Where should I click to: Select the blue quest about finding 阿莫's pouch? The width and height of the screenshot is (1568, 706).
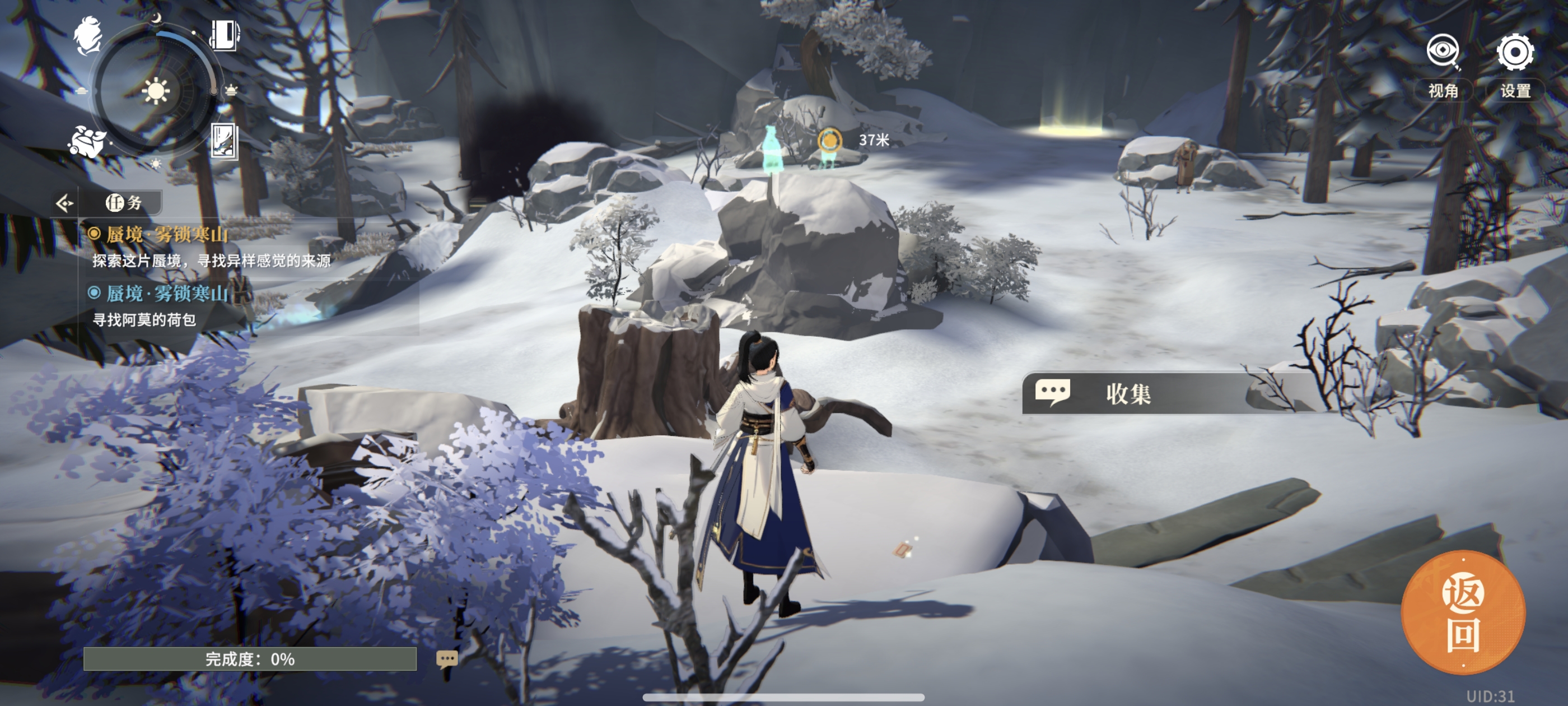click(x=166, y=294)
